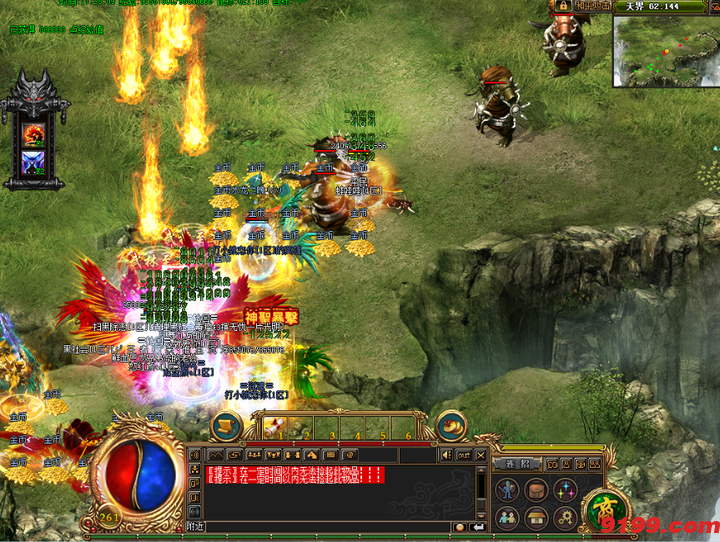Switch the 和平攻击 attack mode
Screen dimensions: 720x542
tap(592, 5)
